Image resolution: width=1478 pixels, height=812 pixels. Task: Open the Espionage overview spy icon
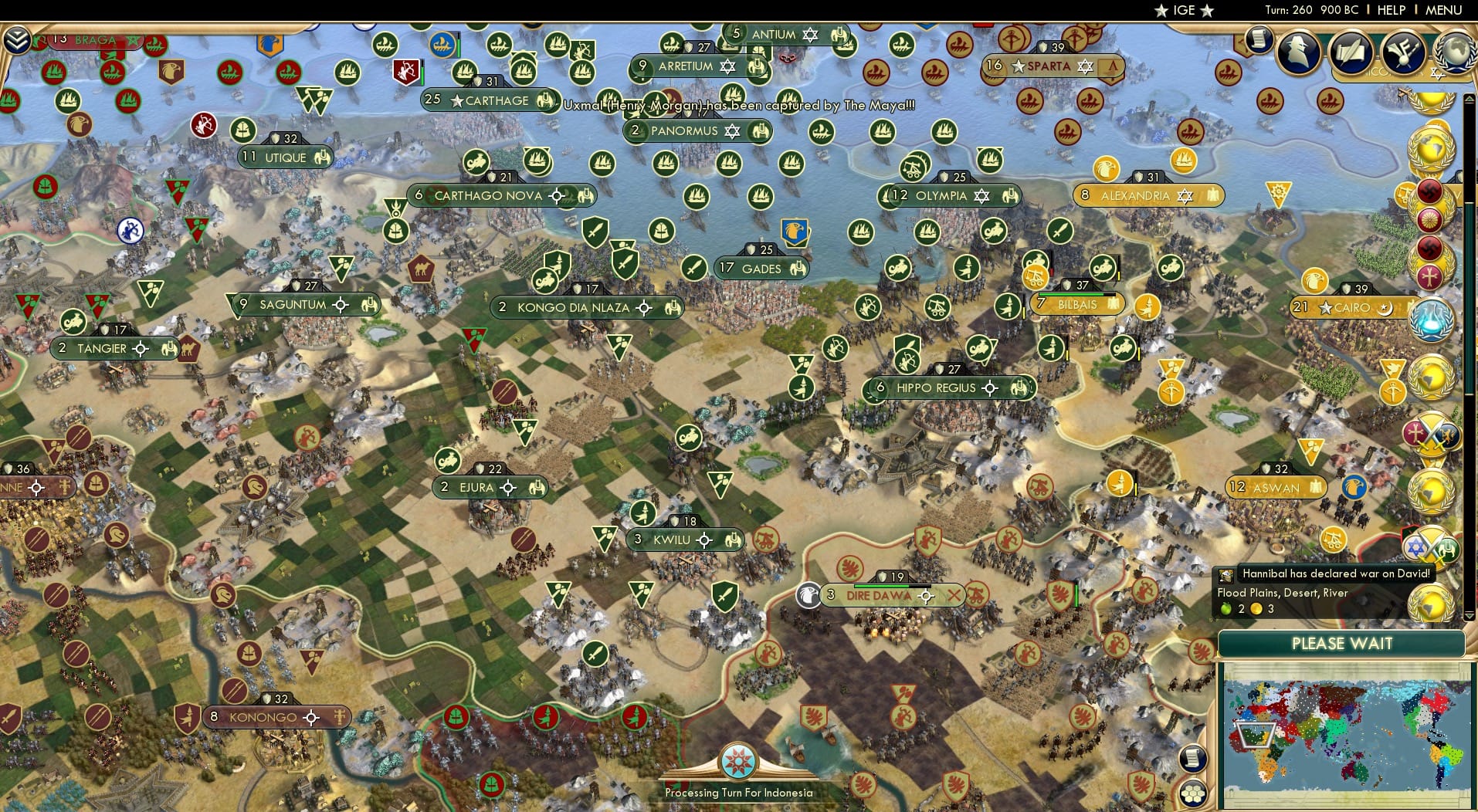(1297, 54)
